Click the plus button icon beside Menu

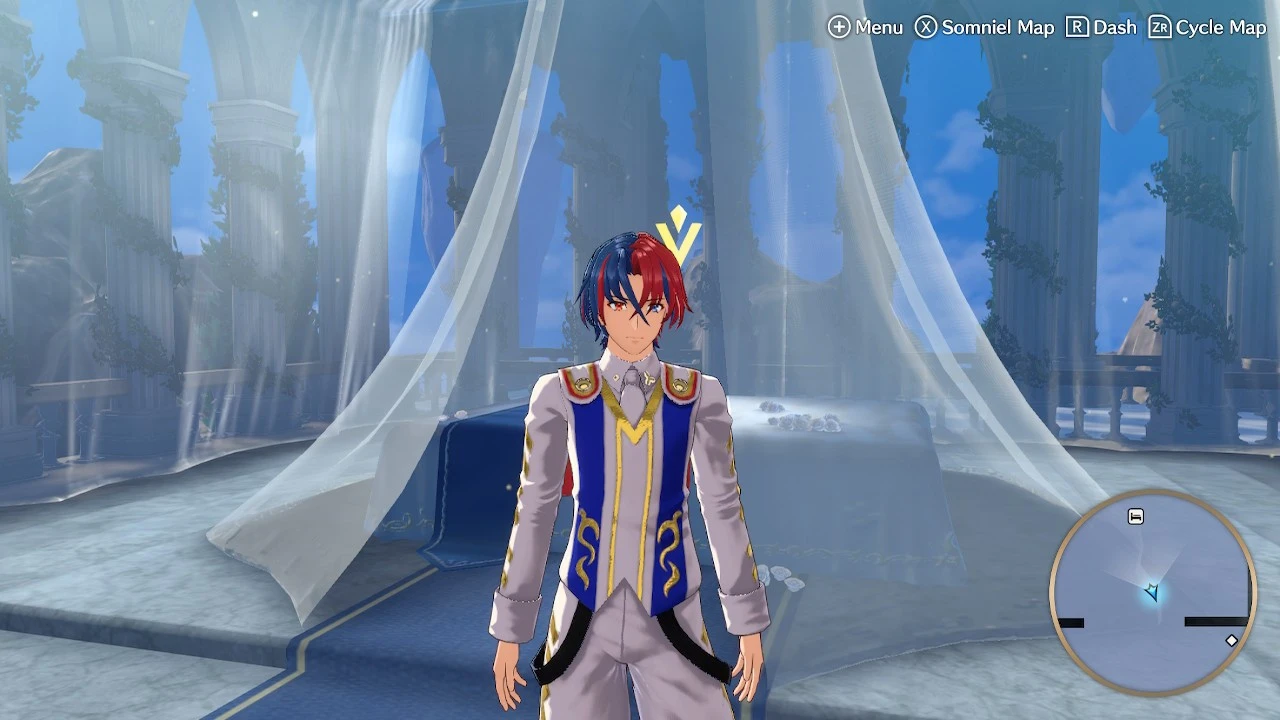(840, 27)
